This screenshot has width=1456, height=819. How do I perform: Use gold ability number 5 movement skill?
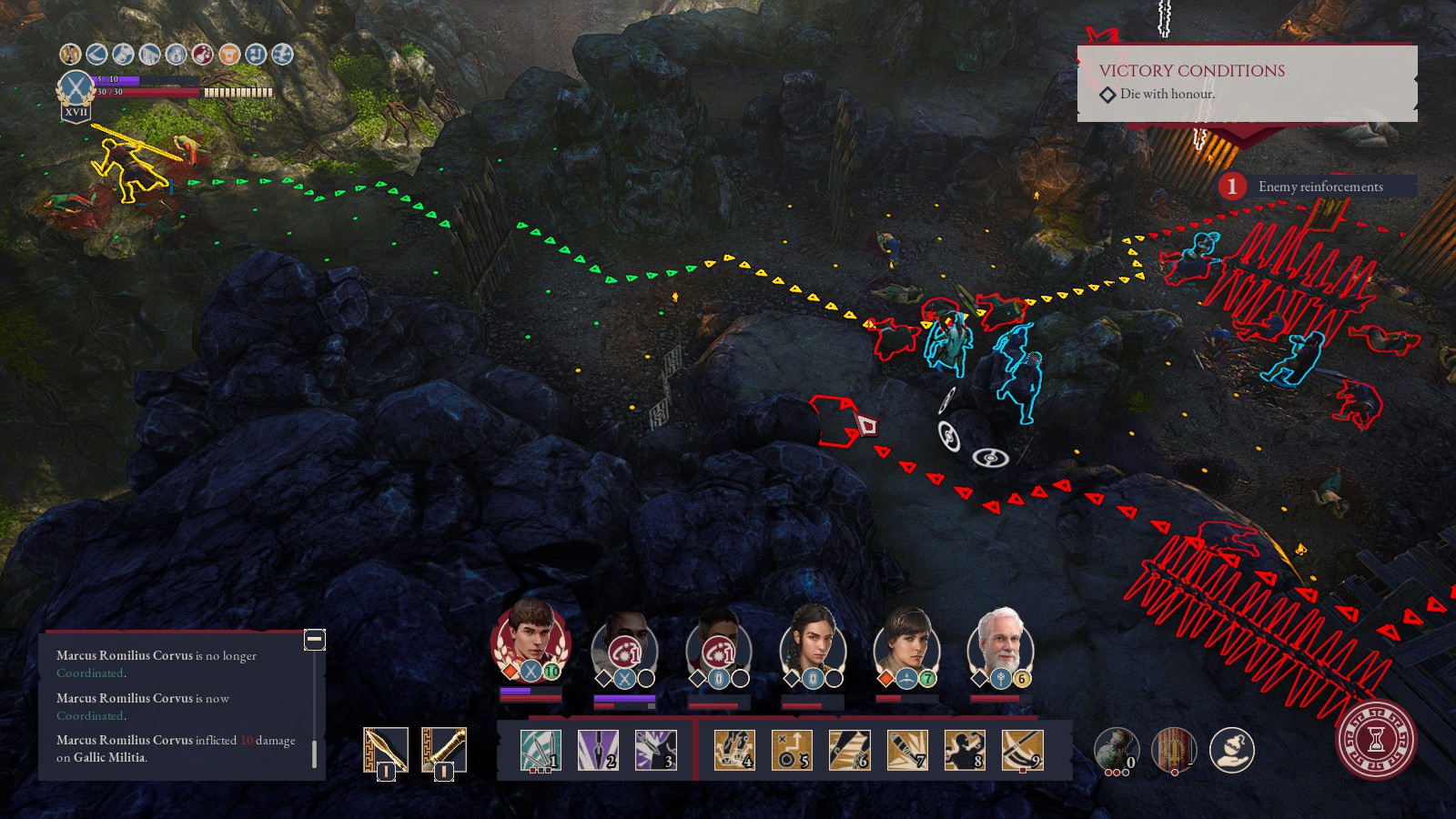pyautogui.click(x=792, y=750)
